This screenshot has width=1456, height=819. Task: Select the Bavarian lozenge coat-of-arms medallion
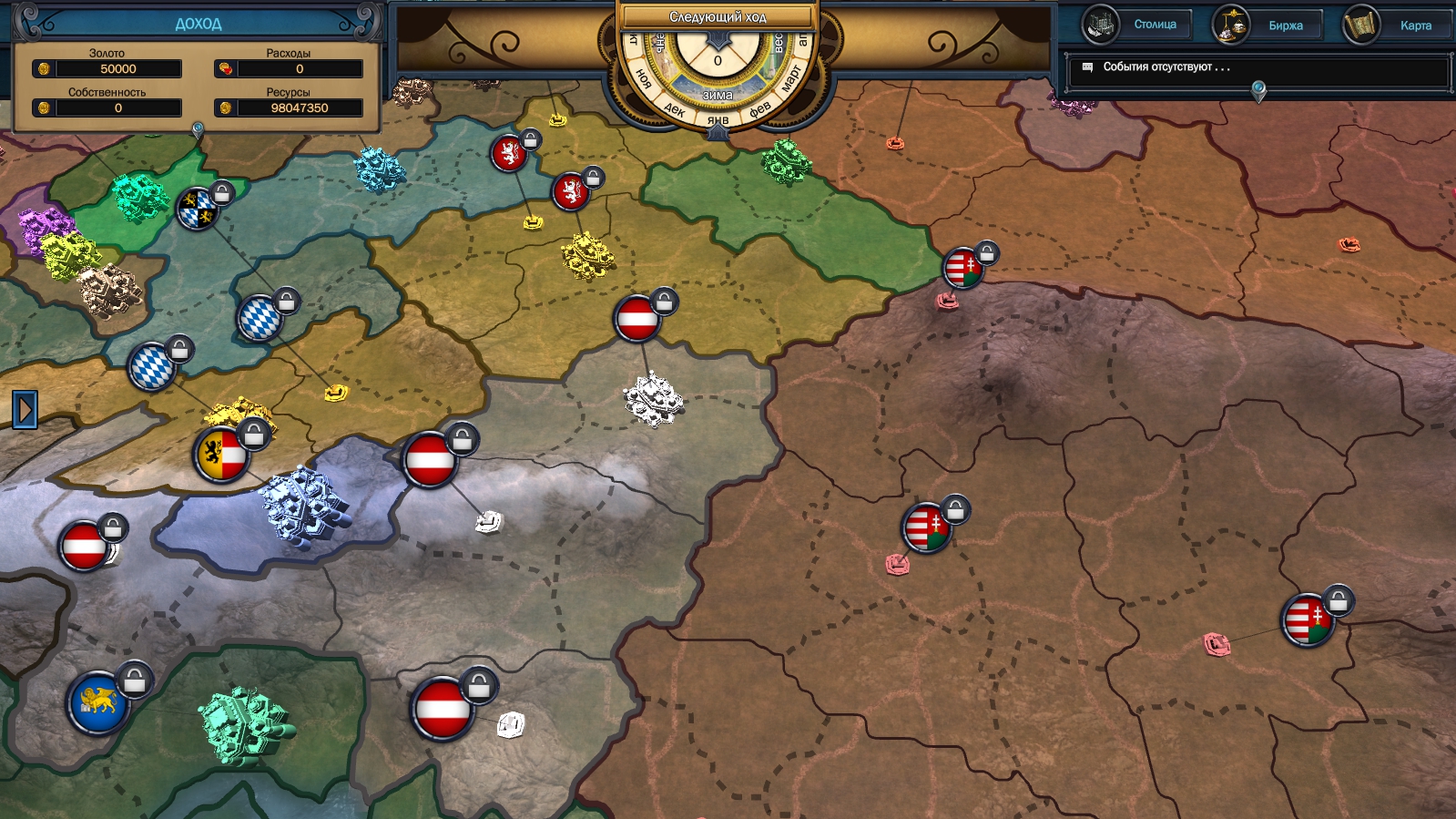pos(260,318)
